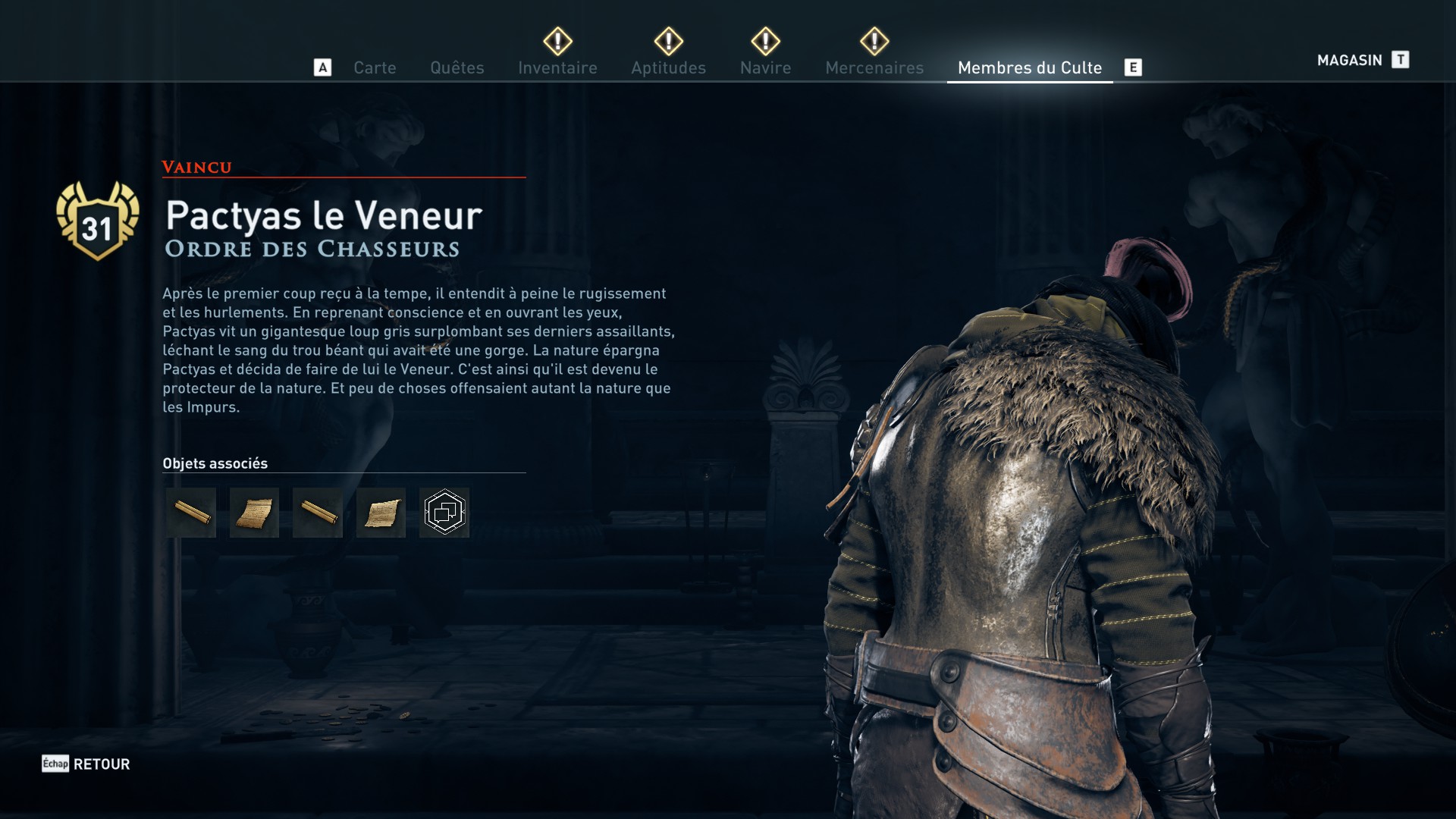Open the Carte tab
1456x819 pixels.
pyautogui.click(x=375, y=68)
